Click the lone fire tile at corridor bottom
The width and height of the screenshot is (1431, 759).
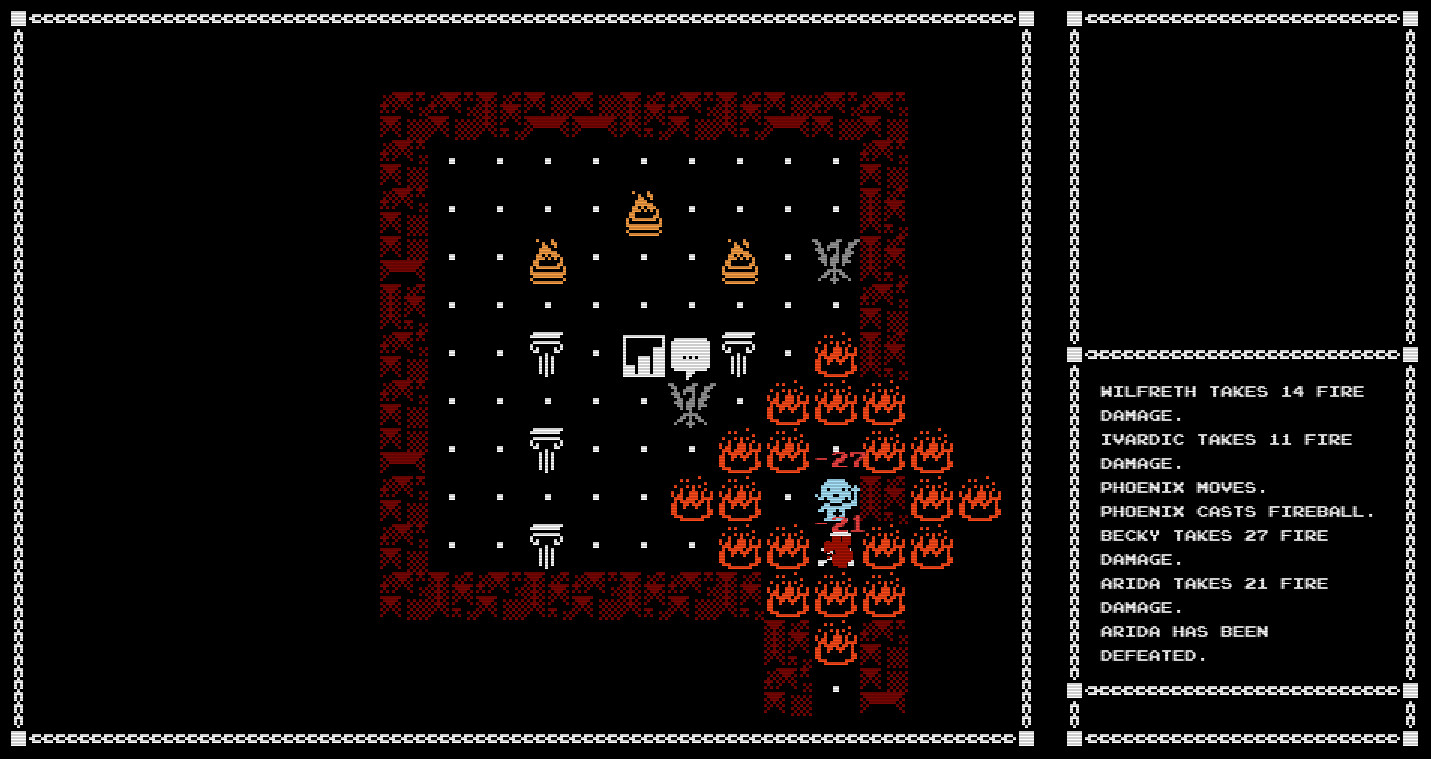(x=836, y=645)
